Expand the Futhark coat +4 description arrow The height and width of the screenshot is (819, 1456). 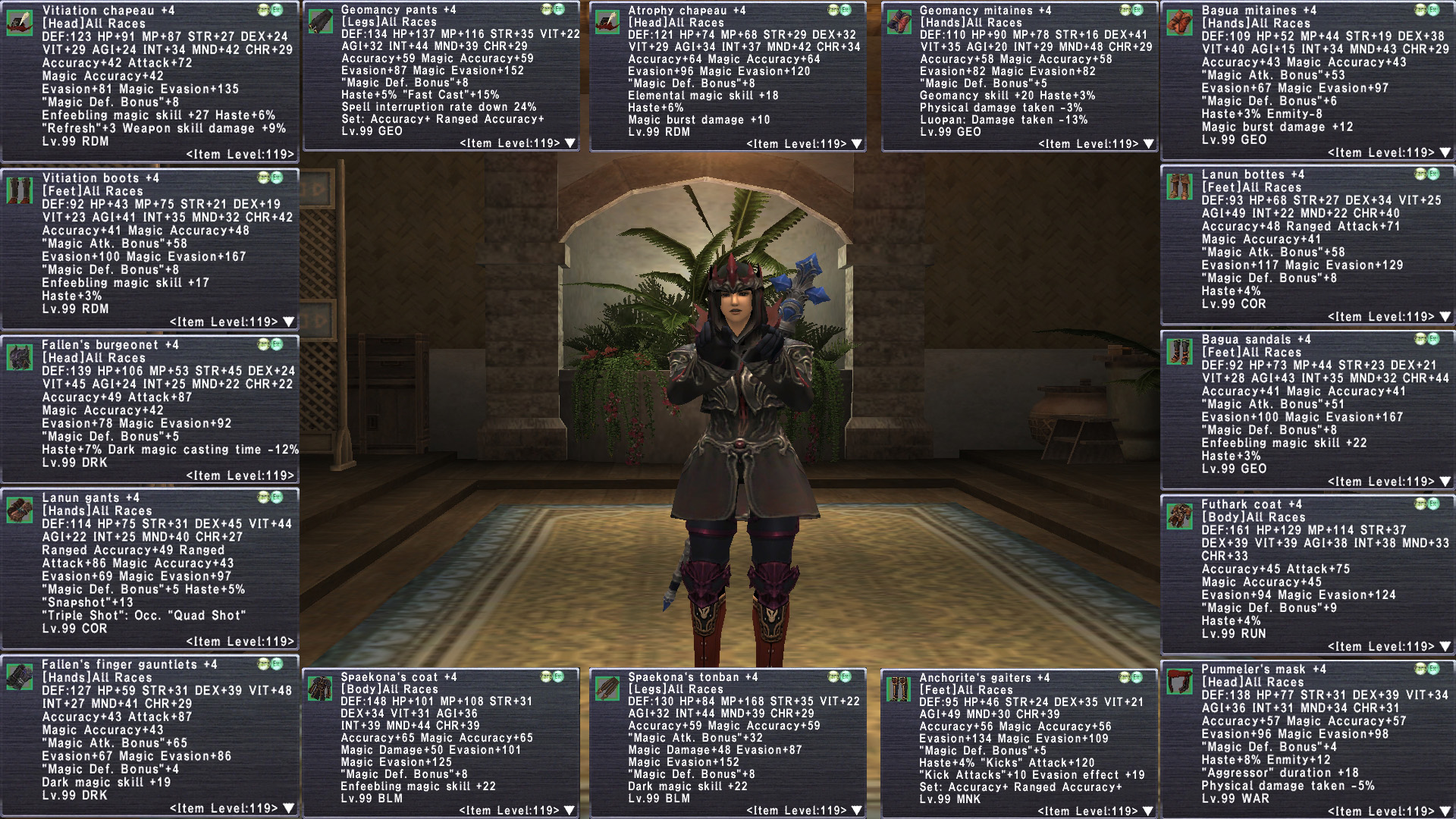pos(1445,647)
